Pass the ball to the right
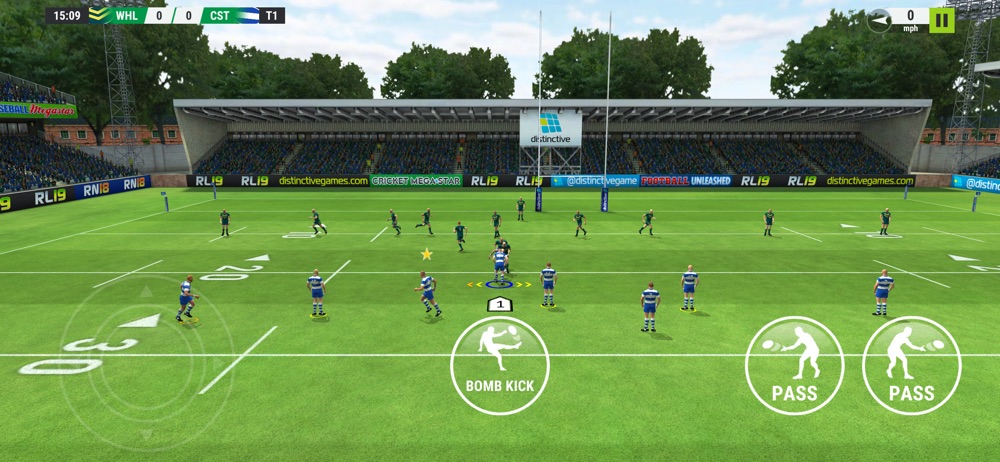The image size is (1000, 462). [911, 365]
